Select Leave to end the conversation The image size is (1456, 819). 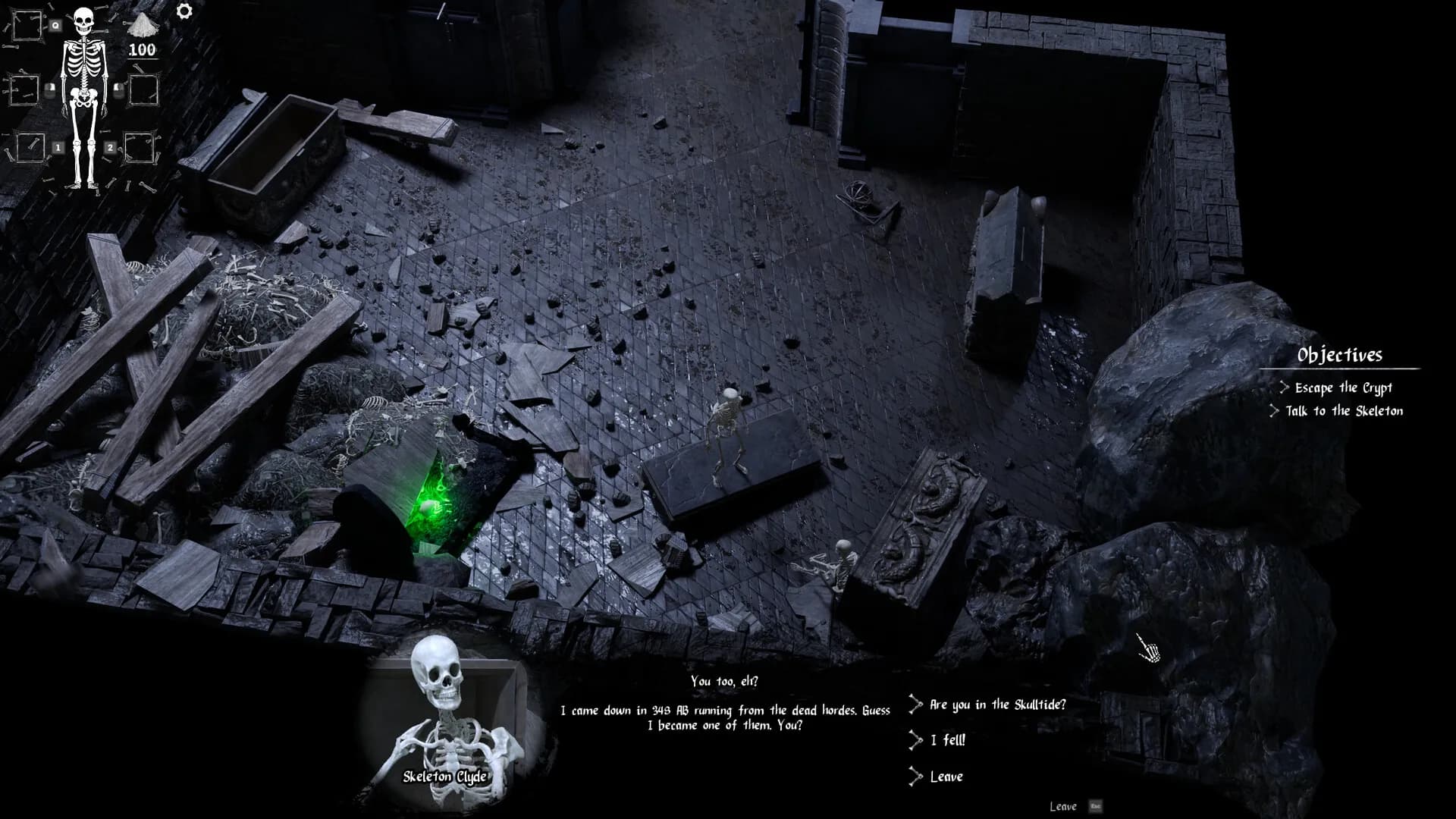pyautogui.click(x=946, y=777)
